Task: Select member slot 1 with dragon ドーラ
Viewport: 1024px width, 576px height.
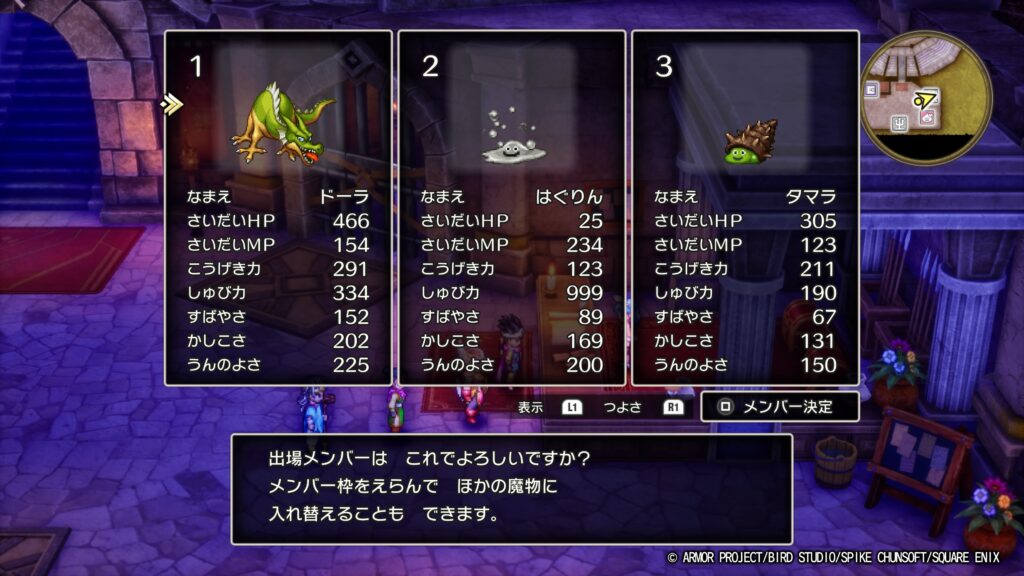Action: (x=278, y=207)
